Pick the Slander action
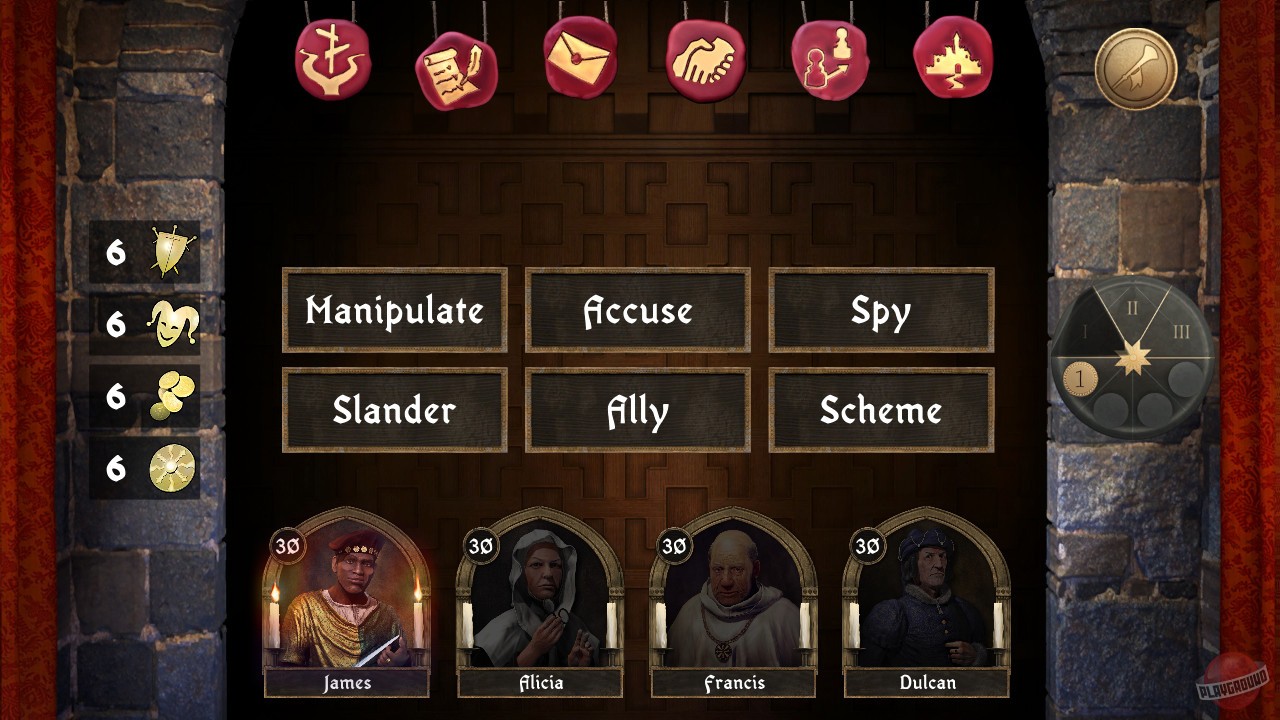Viewport: 1280px width, 720px height. [x=394, y=410]
